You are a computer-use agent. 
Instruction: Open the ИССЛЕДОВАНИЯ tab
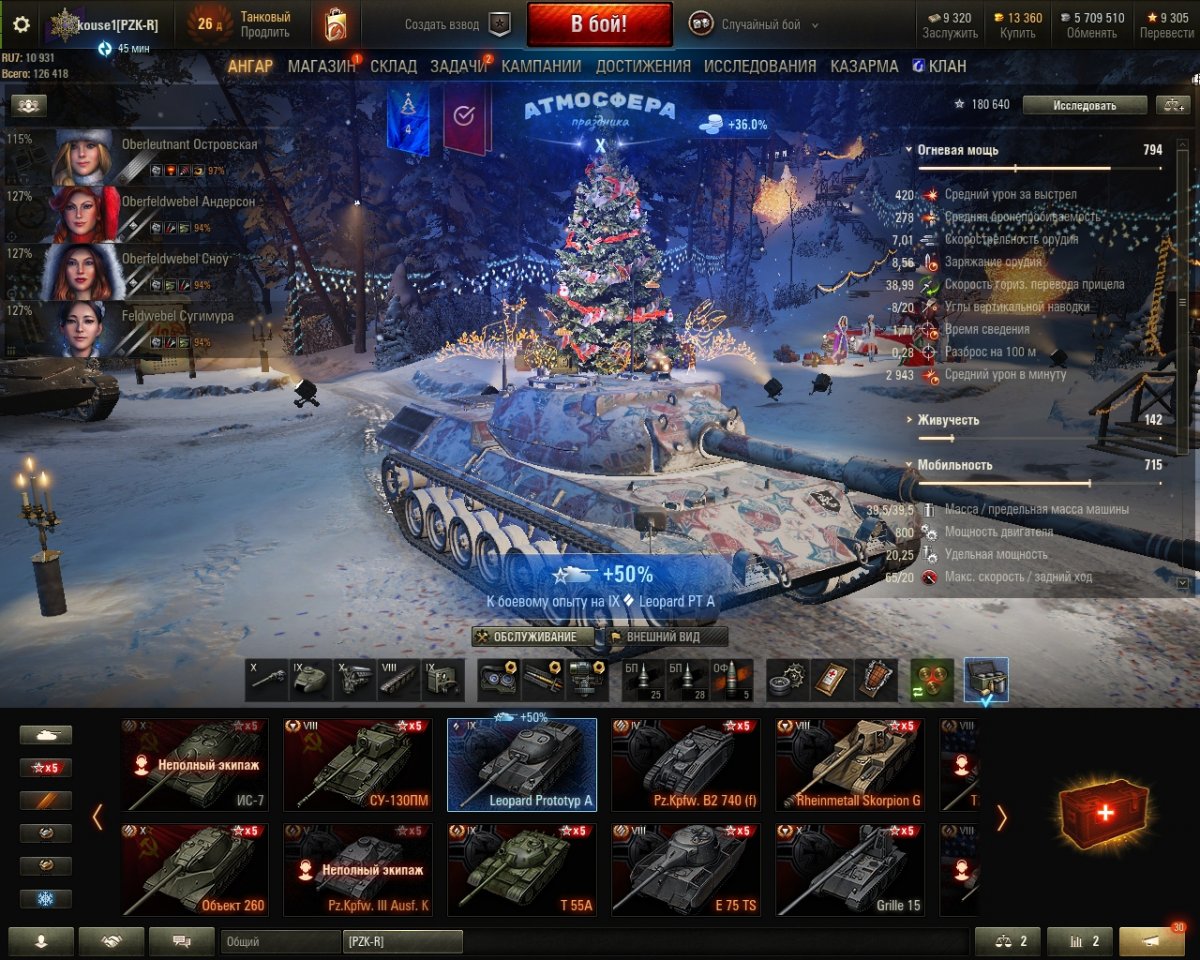[x=760, y=66]
